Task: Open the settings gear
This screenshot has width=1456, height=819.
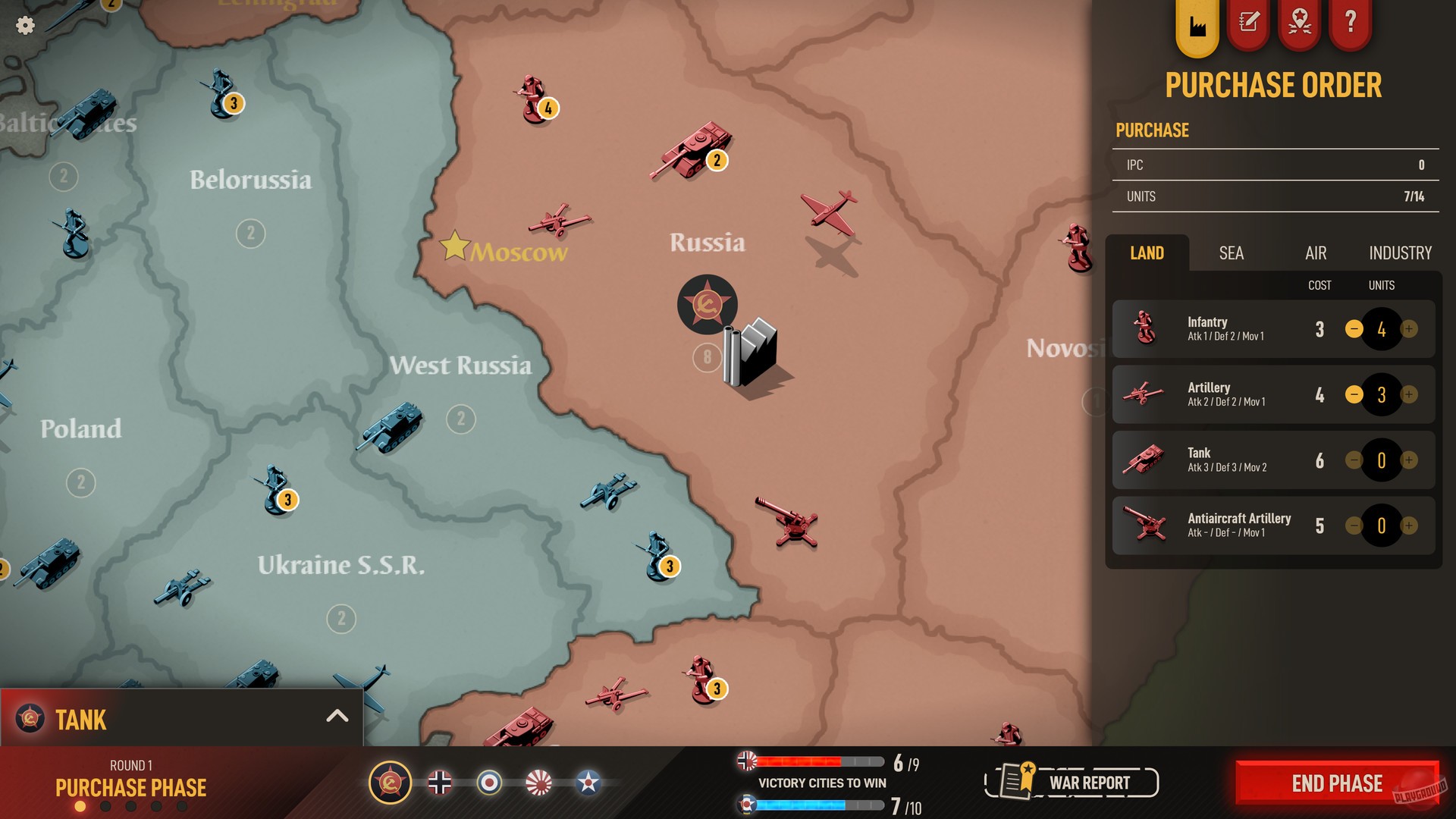Action: 25,25
